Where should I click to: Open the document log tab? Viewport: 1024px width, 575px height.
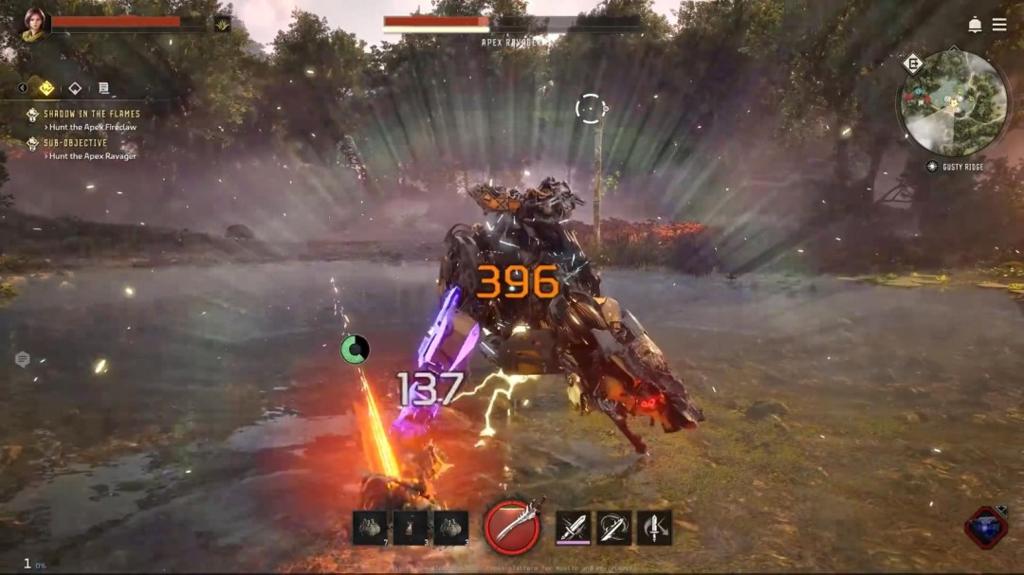point(103,88)
